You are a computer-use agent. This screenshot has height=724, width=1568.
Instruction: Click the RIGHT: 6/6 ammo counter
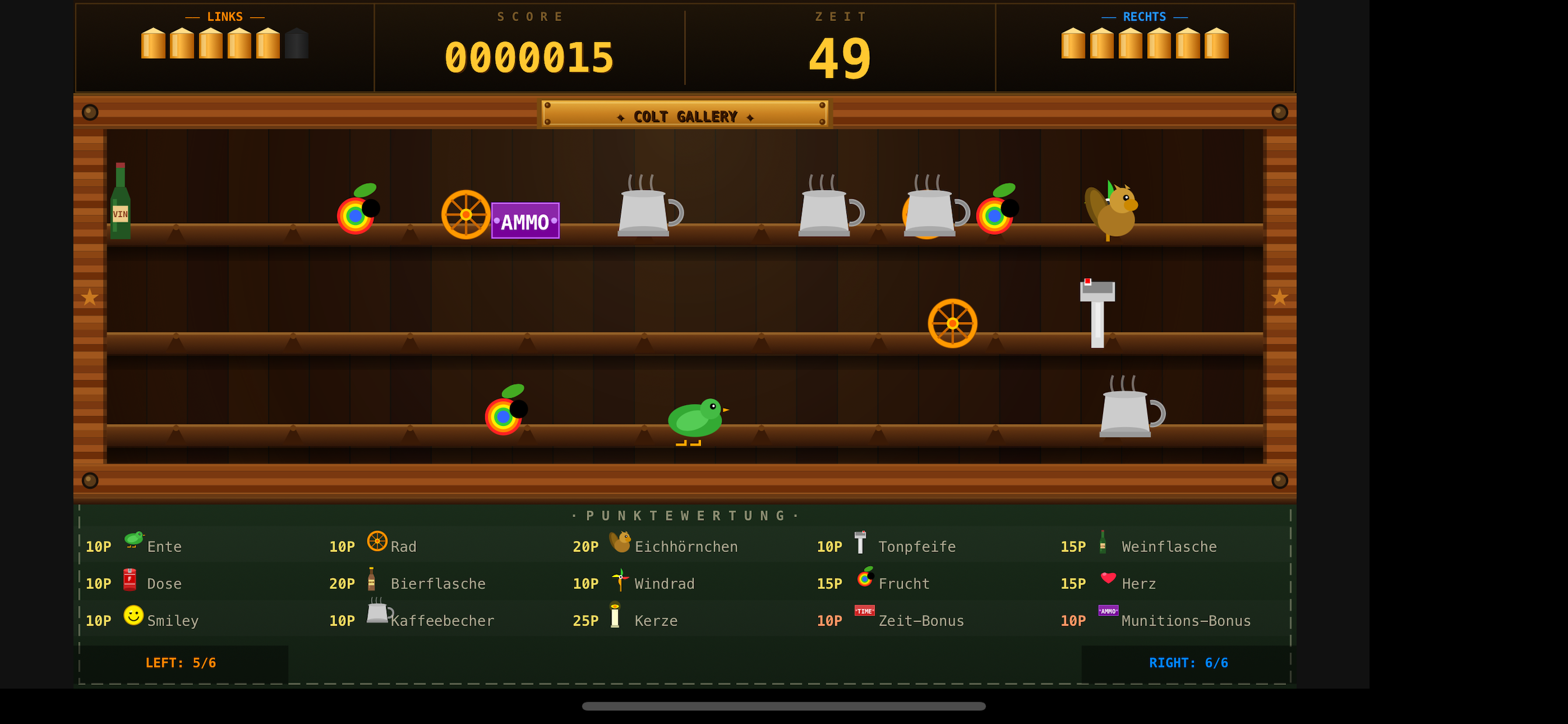click(1188, 663)
